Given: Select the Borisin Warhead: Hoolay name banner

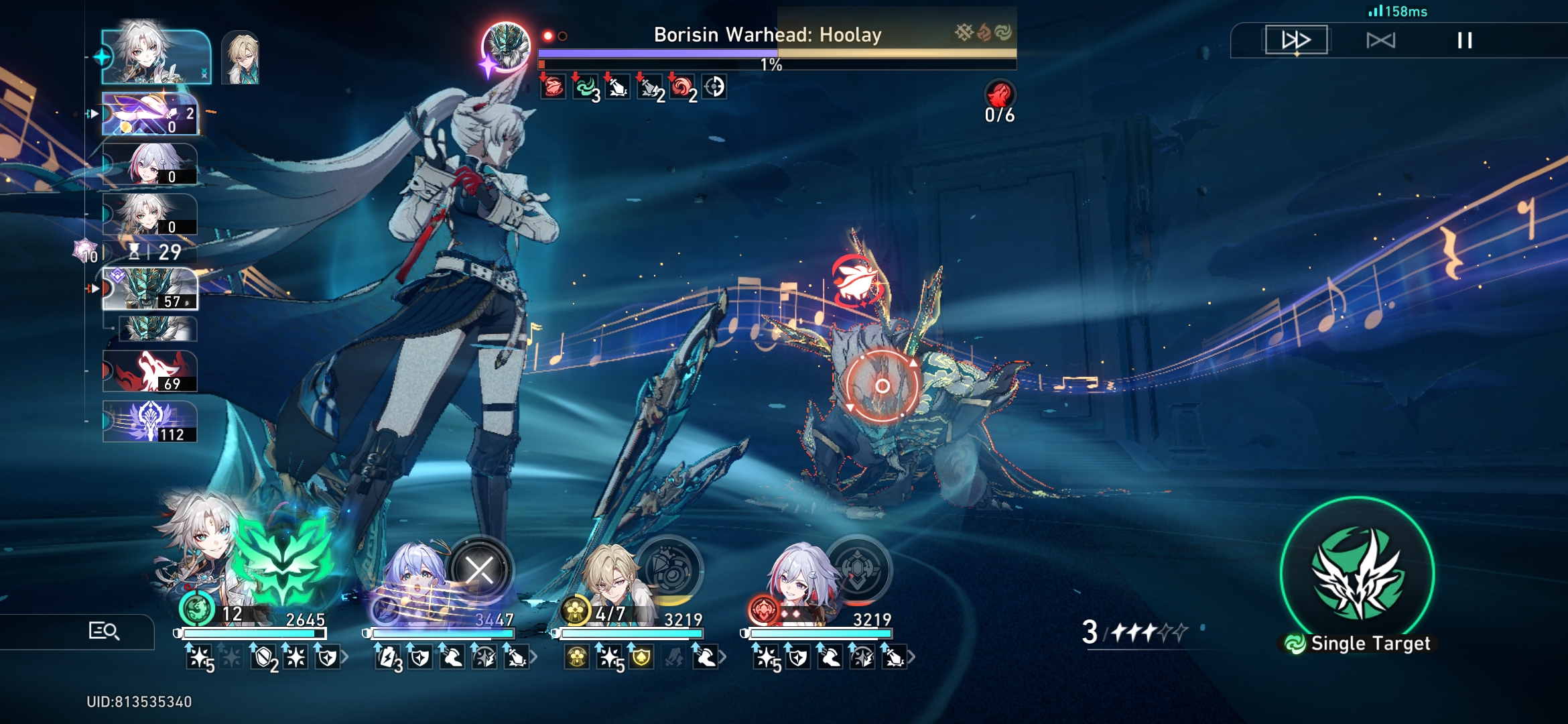Looking at the screenshot, I should pyautogui.click(x=766, y=35).
